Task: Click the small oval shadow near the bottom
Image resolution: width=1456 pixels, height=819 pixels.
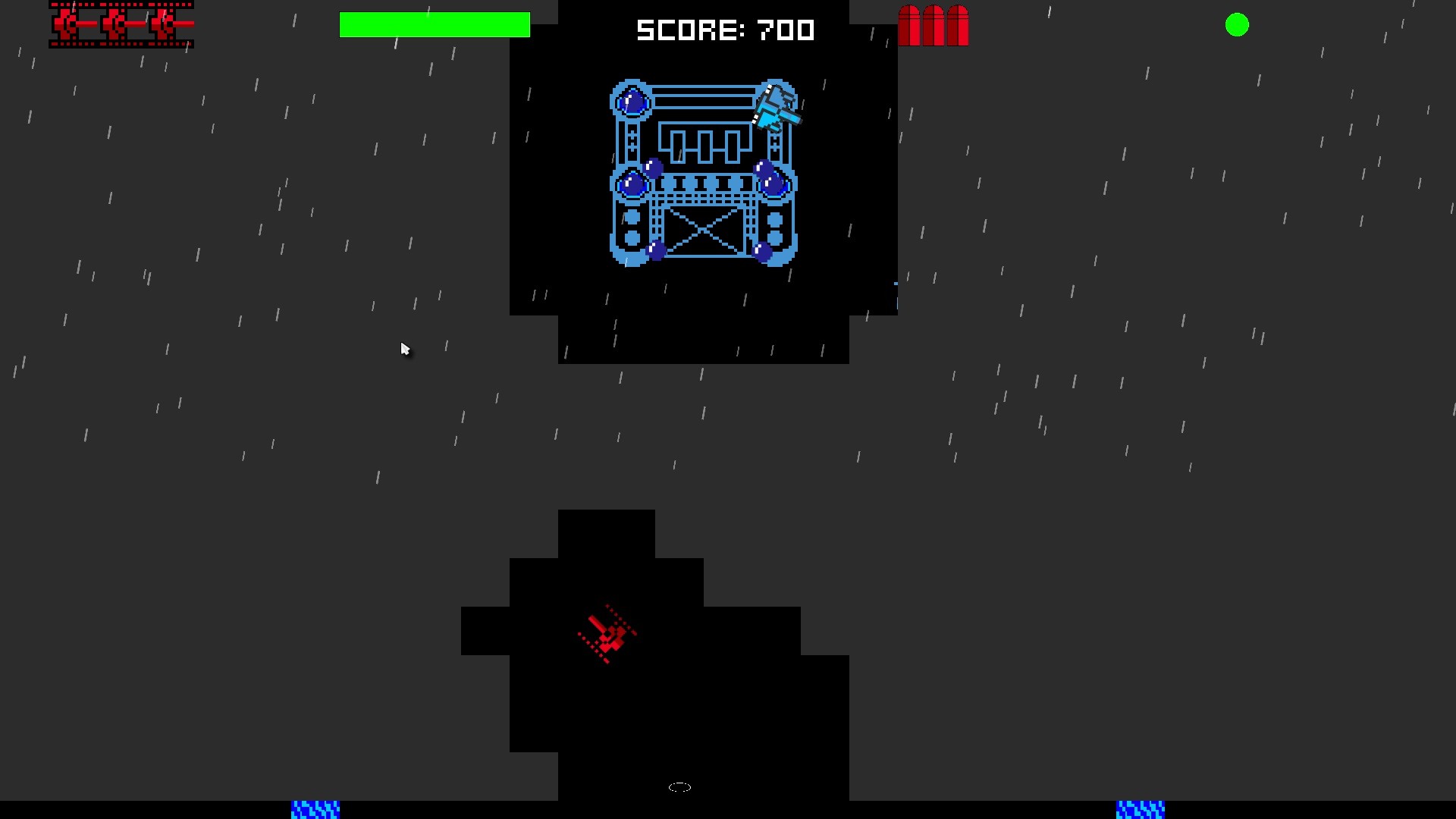Action: pos(679,786)
